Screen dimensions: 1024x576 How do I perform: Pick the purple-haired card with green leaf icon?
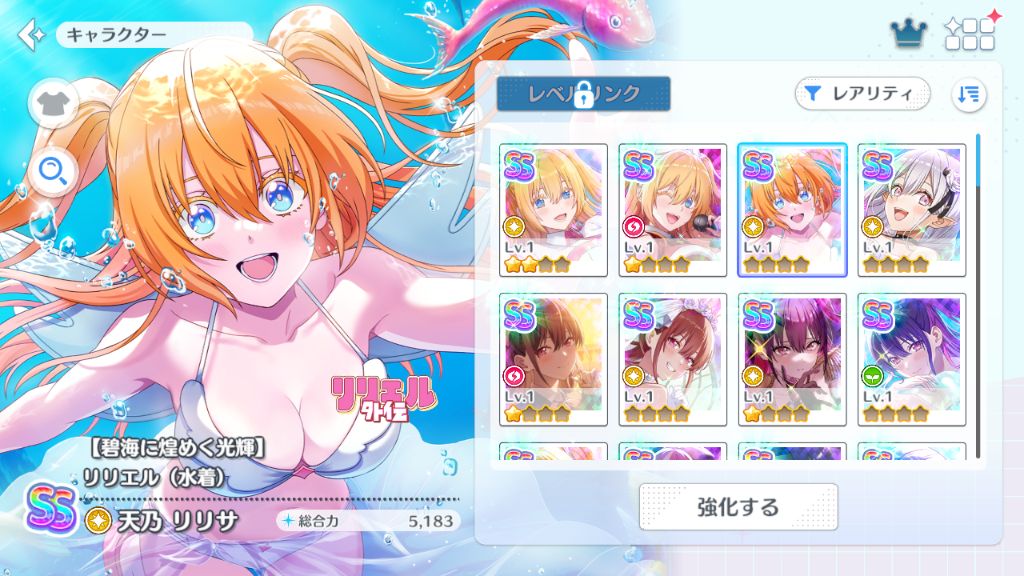click(x=912, y=360)
